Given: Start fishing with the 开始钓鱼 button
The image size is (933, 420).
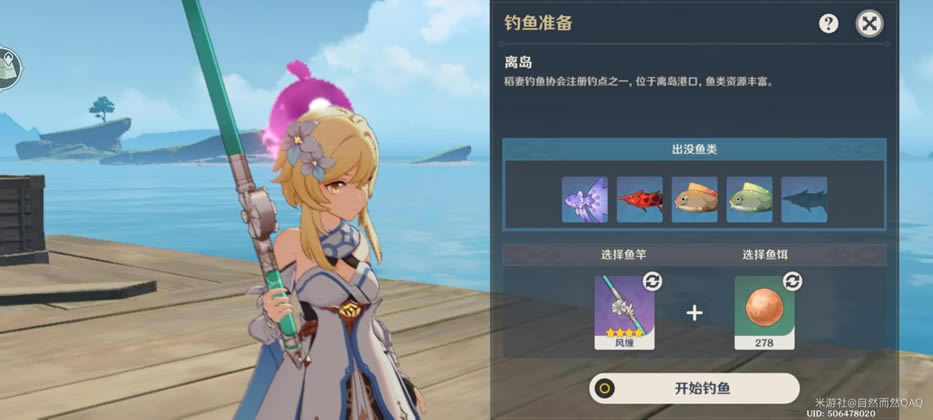Looking at the screenshot, I should pos(694,389).
